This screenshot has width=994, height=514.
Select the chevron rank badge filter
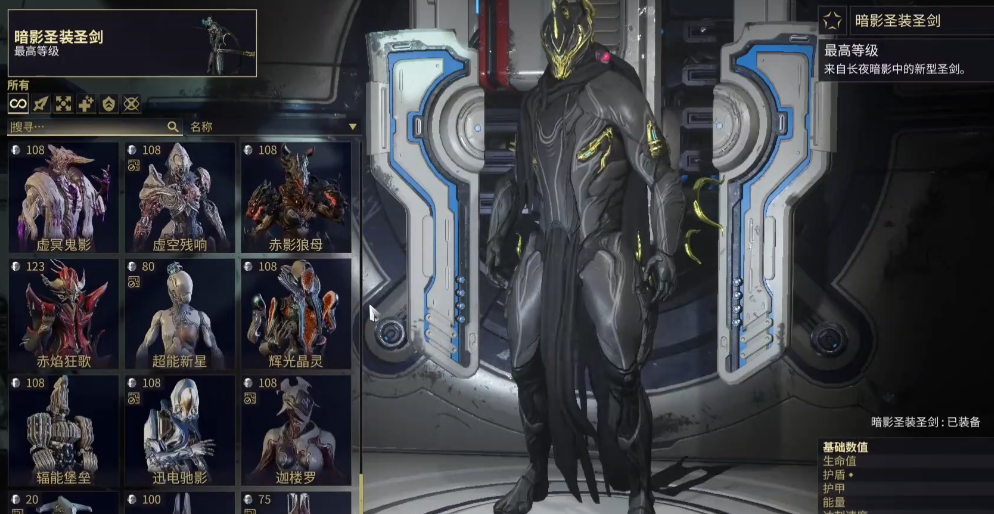point(108,103)
